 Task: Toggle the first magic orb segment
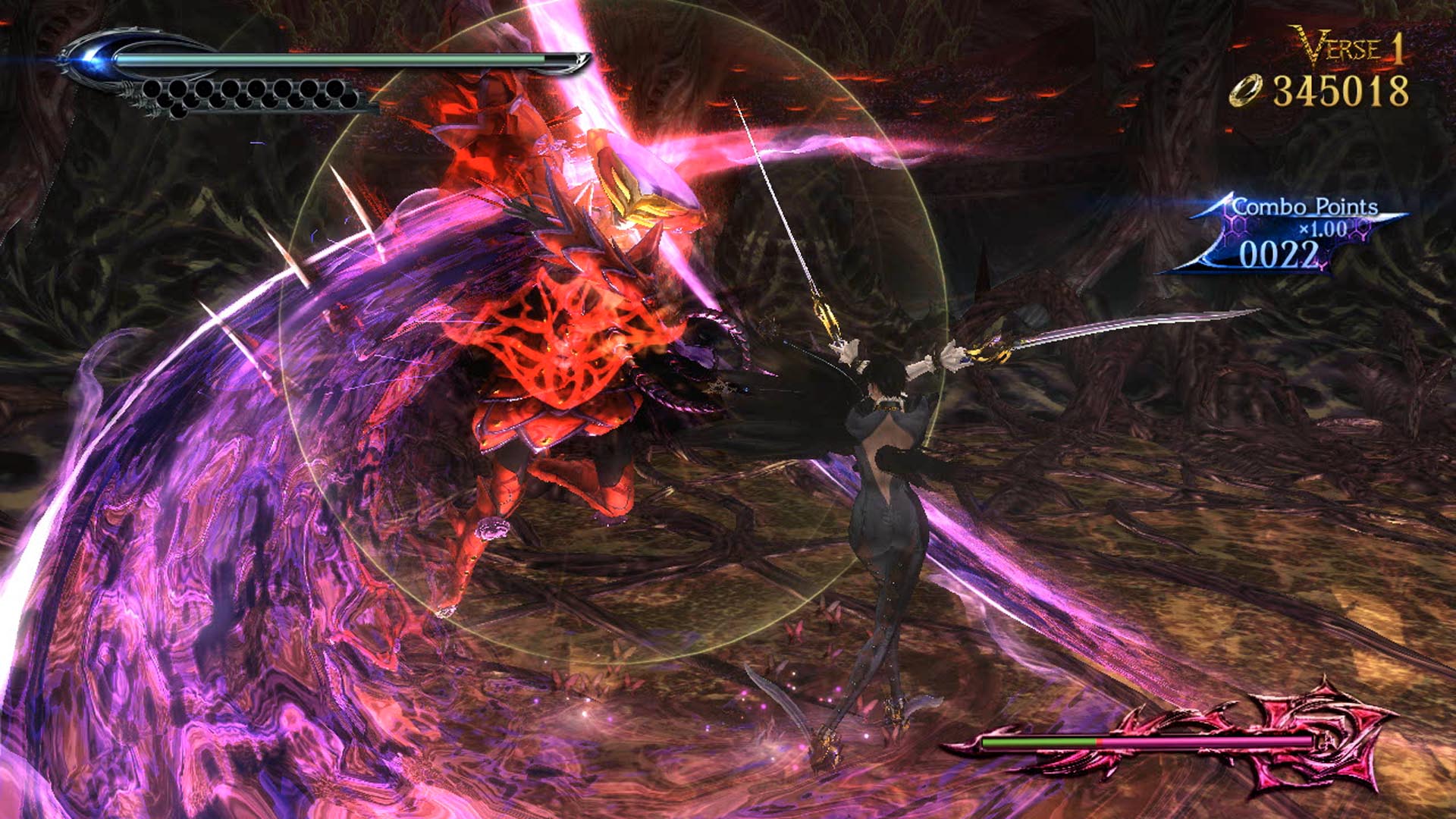(152, 89)
